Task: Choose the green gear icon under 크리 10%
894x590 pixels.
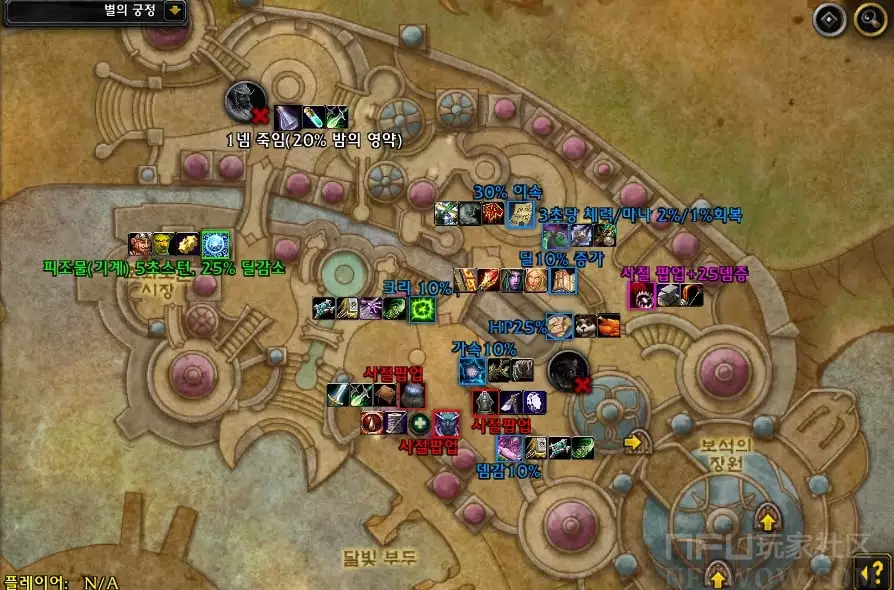Action: tap(423, 309)
